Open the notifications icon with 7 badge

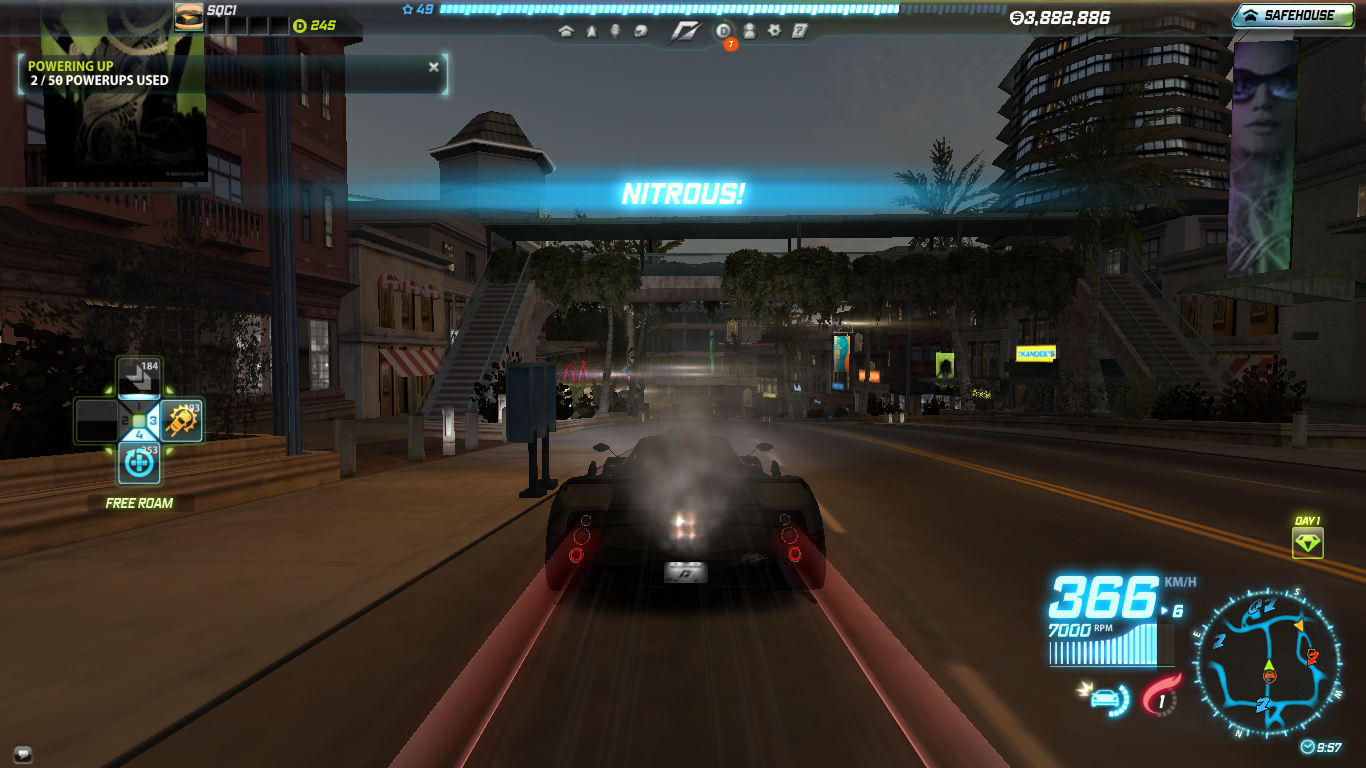point(724,31)
